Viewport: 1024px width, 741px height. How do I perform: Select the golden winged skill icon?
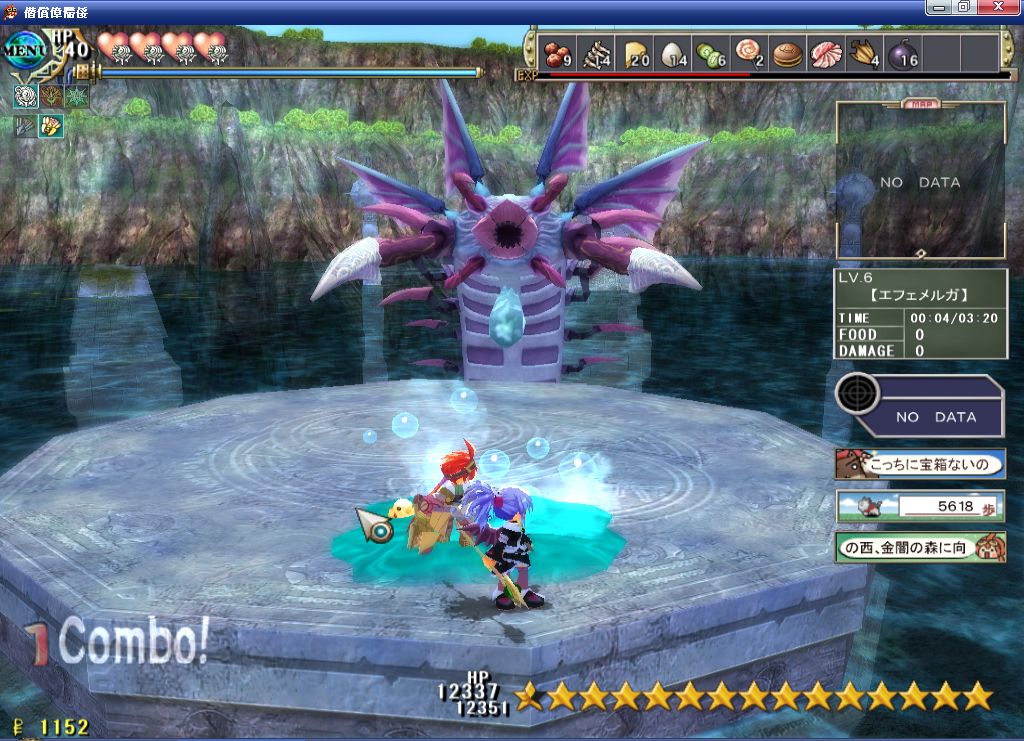[51, 125]
